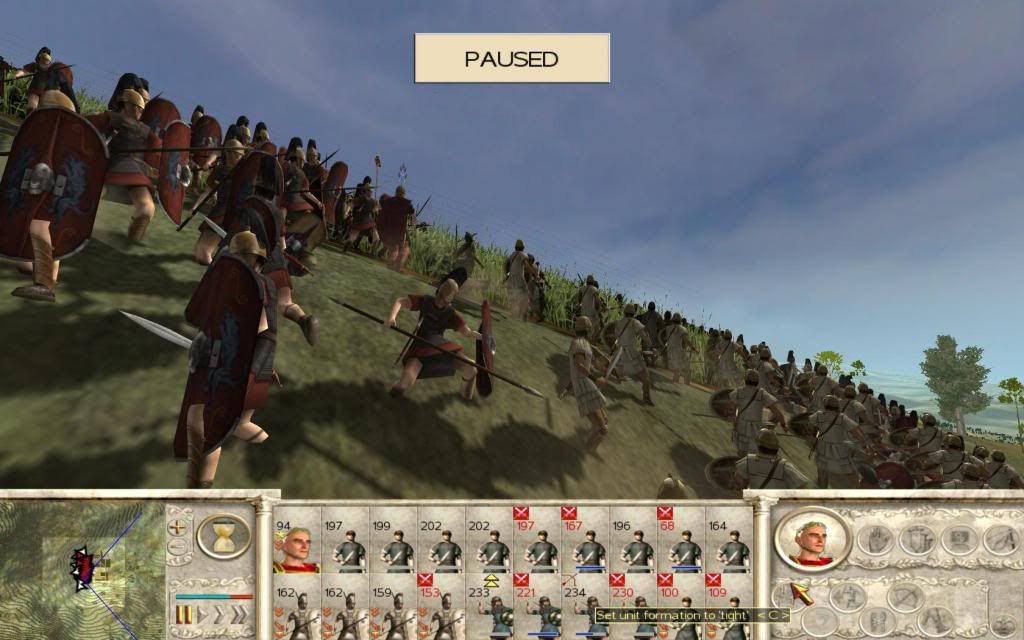Image resolution: width=1024 pixels, height=640 pixels.
Task: Zoom in the minimap with plus button
Action: coord(179,525)
